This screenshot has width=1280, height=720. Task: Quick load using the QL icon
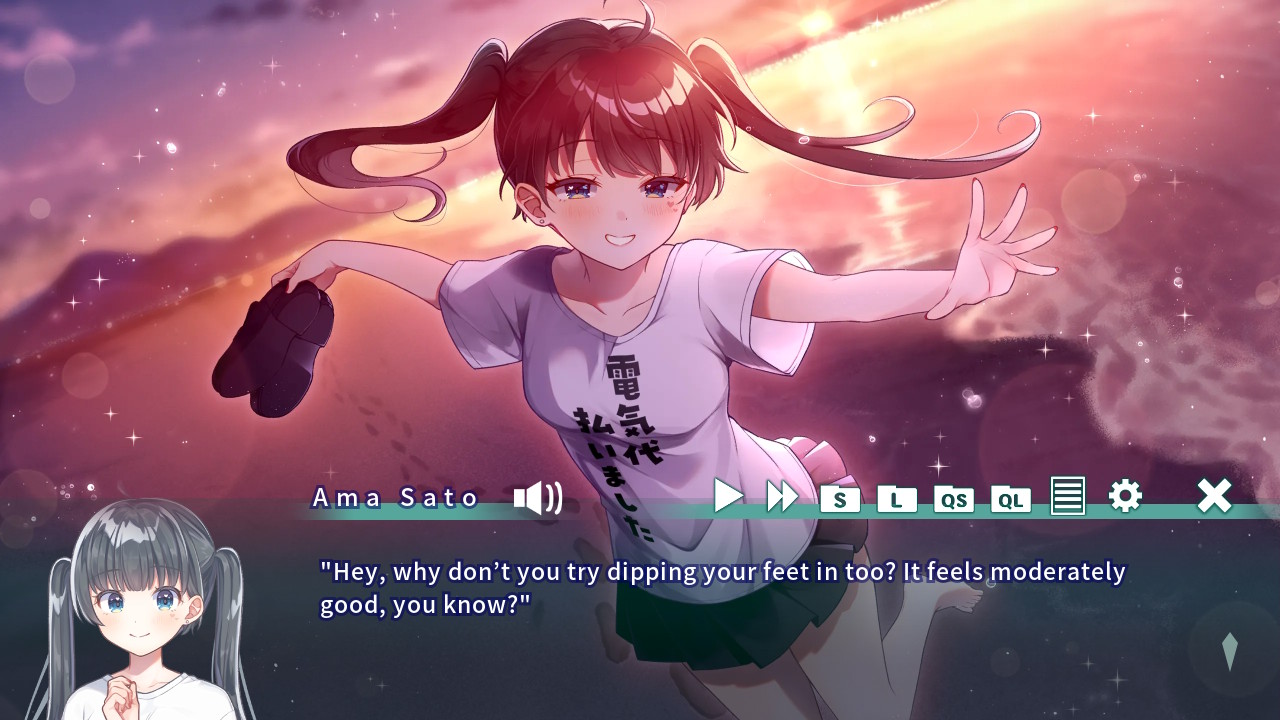click(1011, 499)
